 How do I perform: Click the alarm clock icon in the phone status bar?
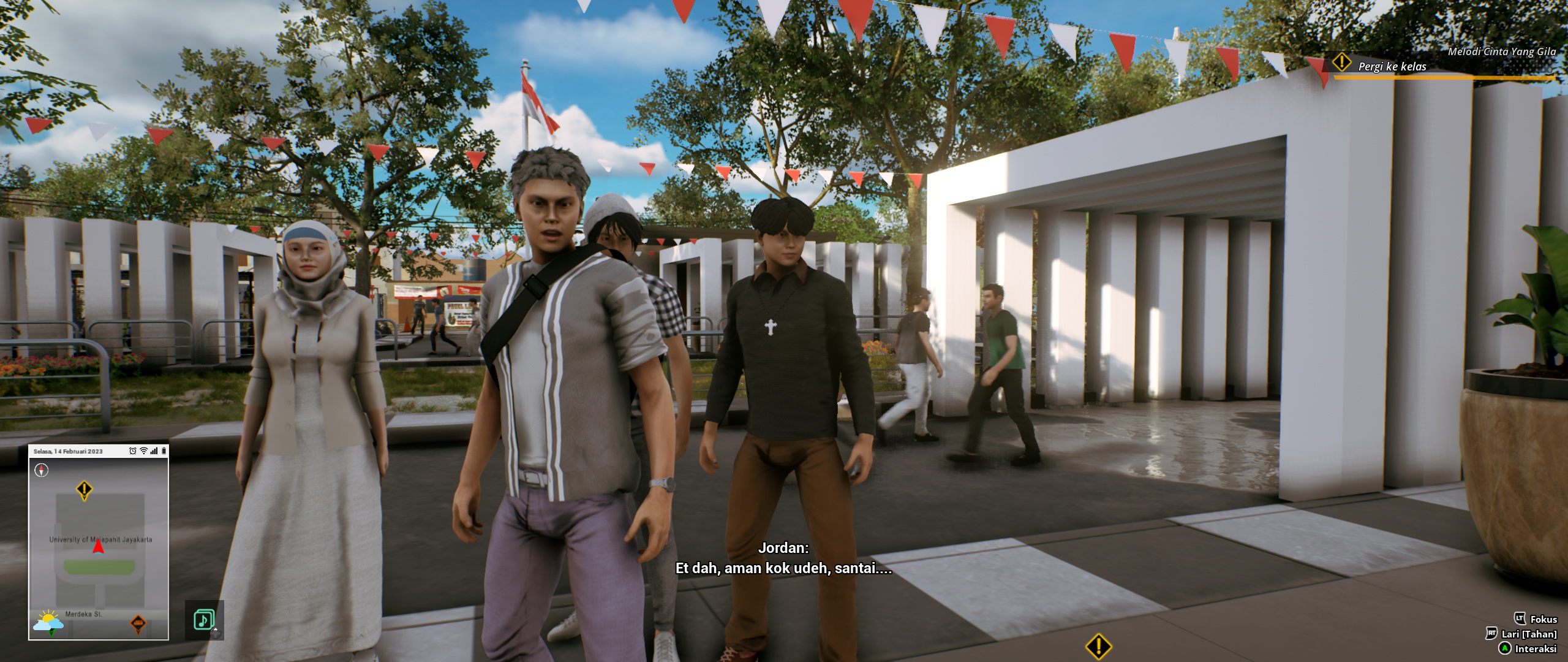(133, 451)
